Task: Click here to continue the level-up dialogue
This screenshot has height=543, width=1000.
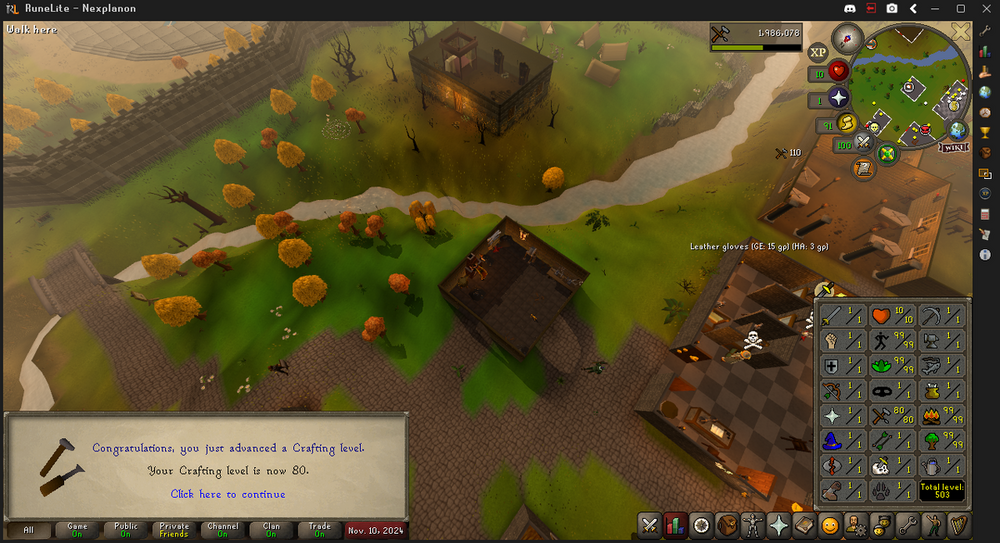Action: pyautogui.click(x=228, y=494)
